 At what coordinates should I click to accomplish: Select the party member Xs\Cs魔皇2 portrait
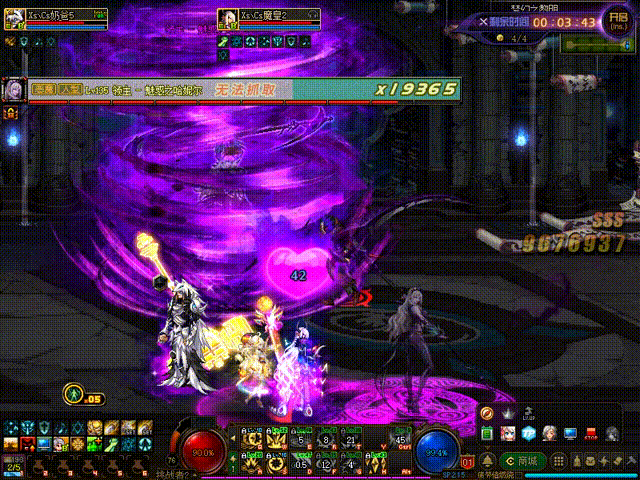point(226,19)
